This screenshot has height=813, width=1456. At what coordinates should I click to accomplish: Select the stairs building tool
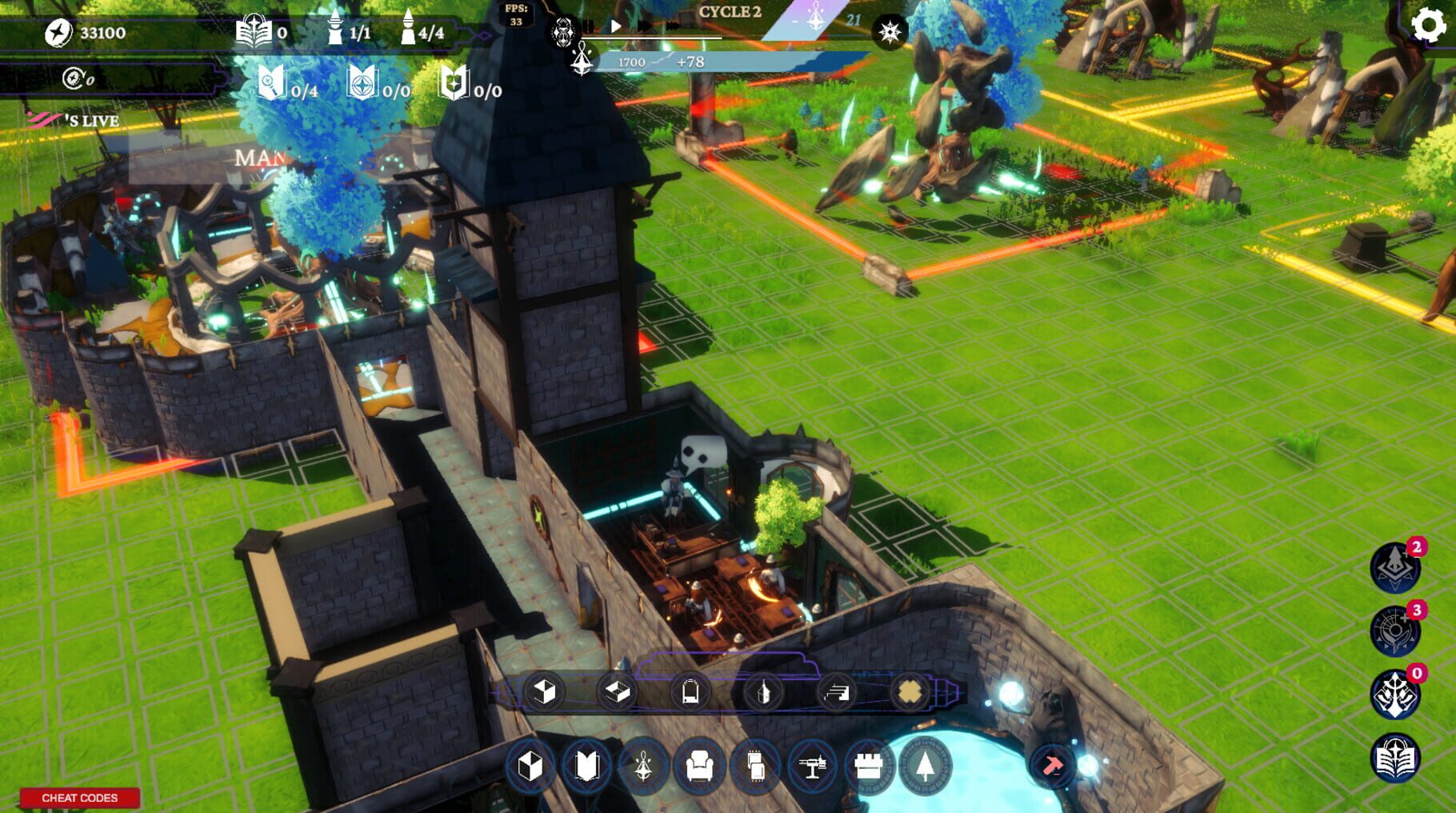click(x=836, y=691)
